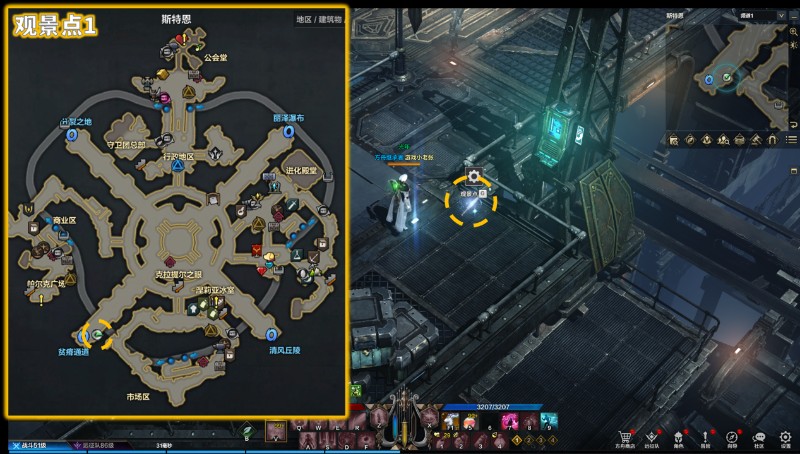Click the blue portal marker on the minimap
800x454 pixels.
pyautogui.click(x=709, y=78)
